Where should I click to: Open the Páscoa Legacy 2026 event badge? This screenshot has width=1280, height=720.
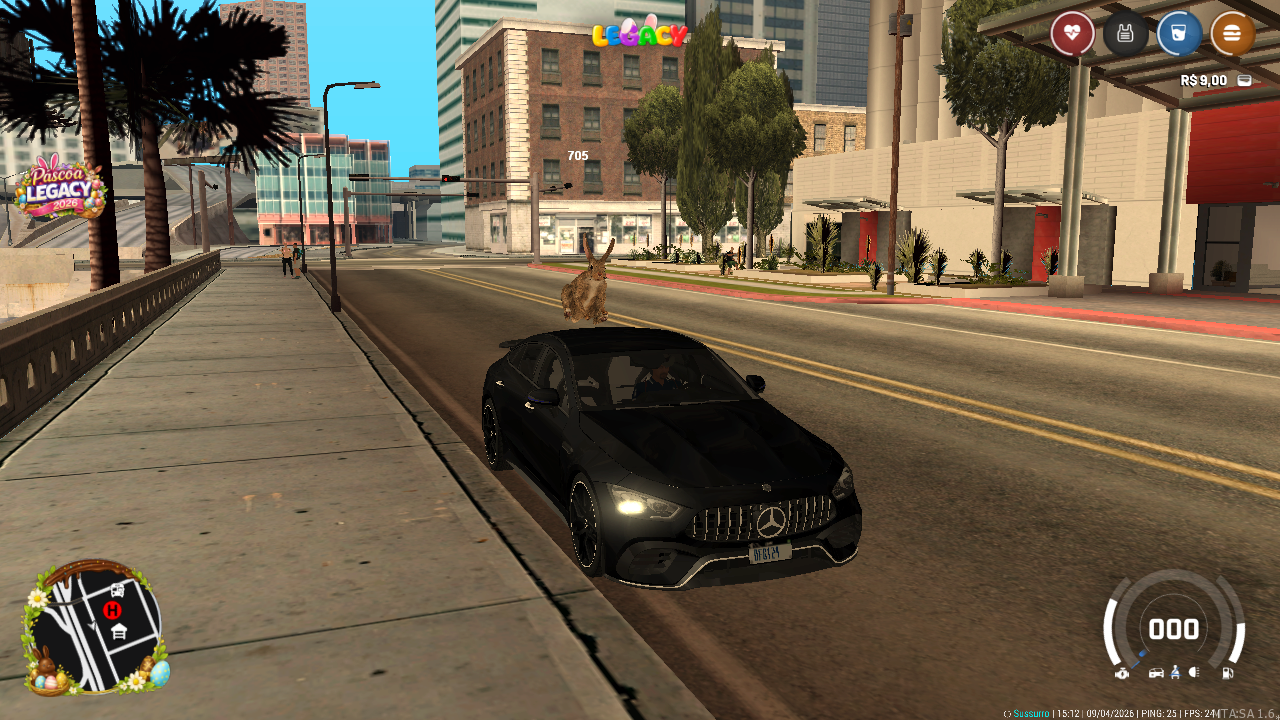pos(60,190)
